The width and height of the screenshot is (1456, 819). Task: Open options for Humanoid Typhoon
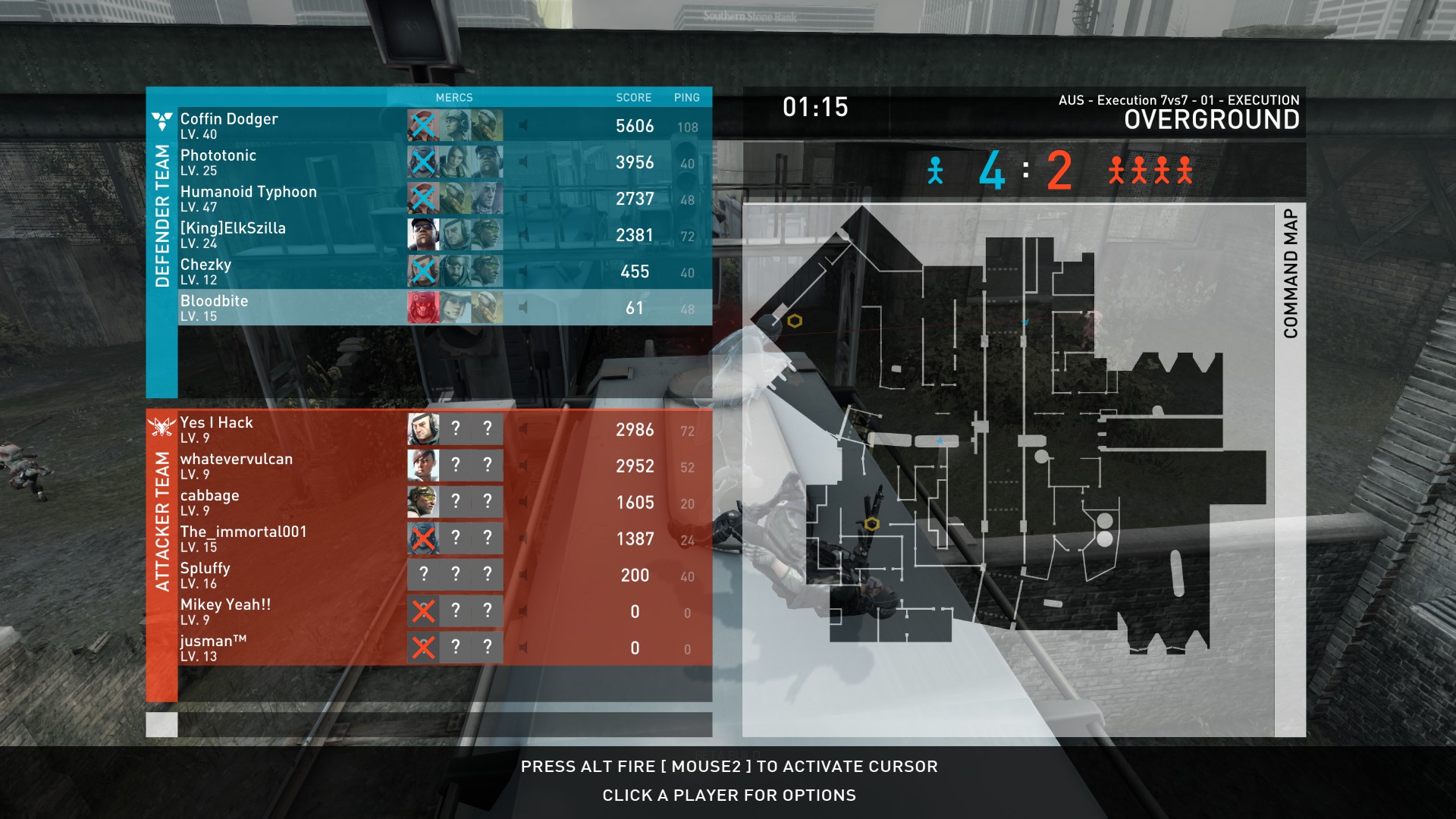click(248, 198)
